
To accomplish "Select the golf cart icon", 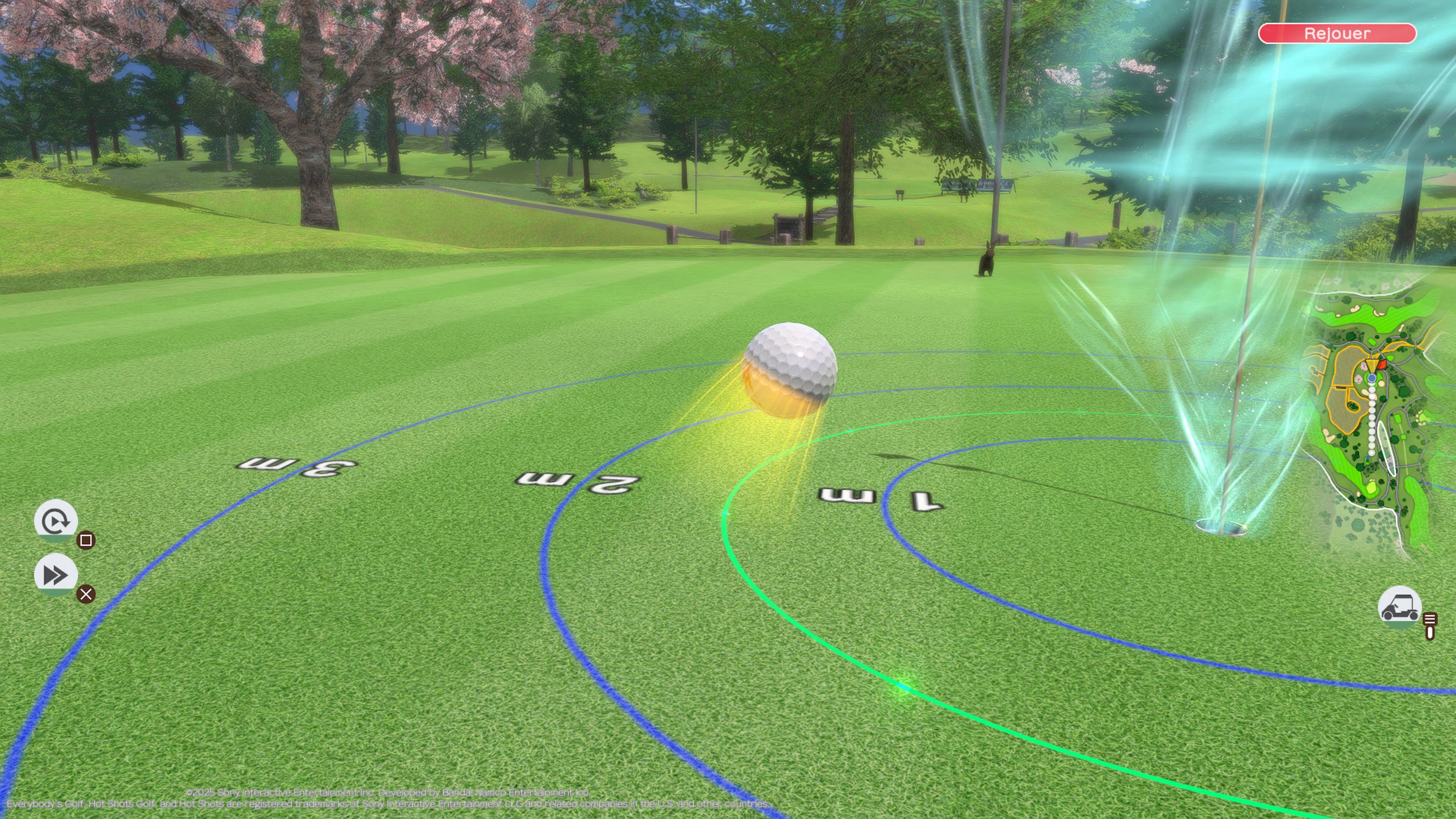I will coord(1400,607).
